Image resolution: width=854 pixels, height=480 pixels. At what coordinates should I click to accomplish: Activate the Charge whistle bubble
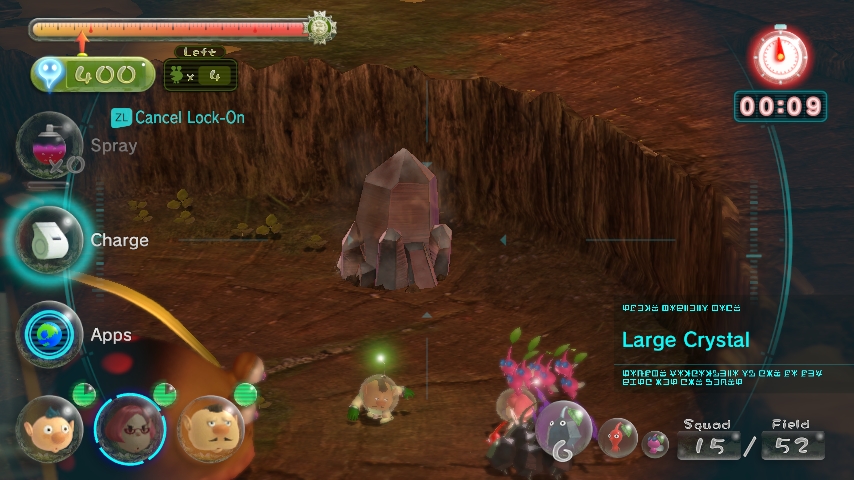tap(49, 240)
